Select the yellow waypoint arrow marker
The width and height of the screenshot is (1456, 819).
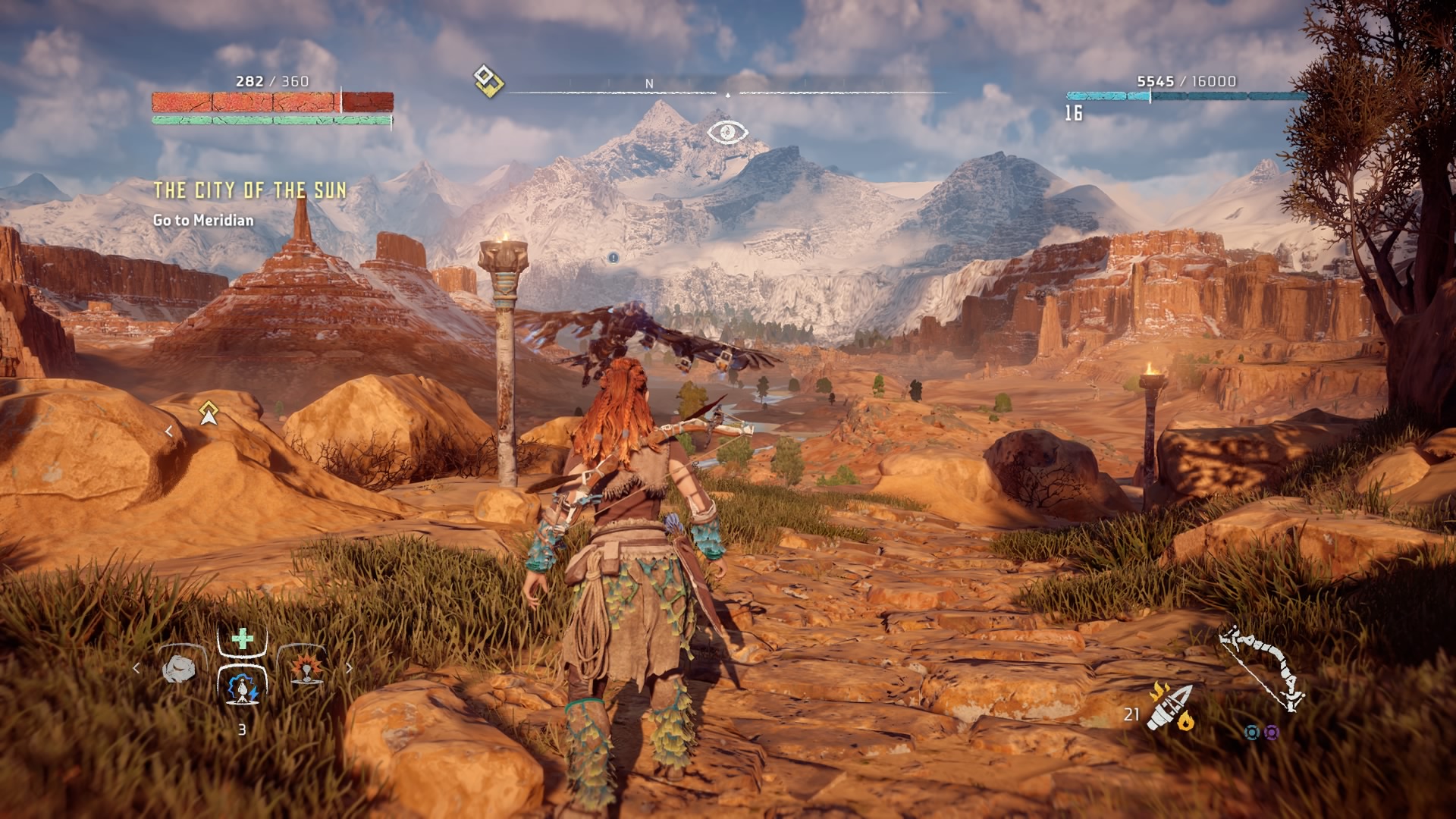(209, 413)
